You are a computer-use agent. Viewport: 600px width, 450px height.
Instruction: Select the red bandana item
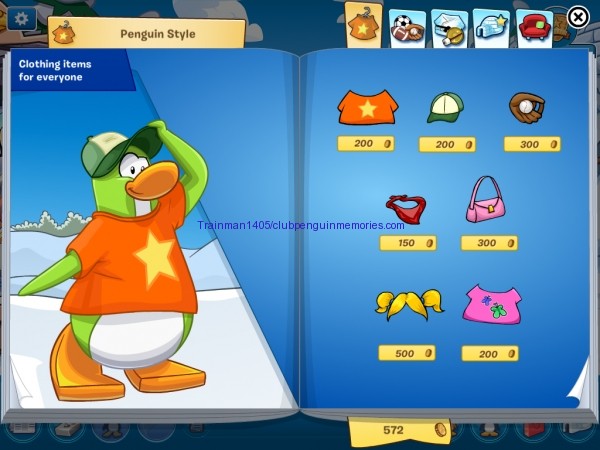pyautogui.click(x=407, y=207)
